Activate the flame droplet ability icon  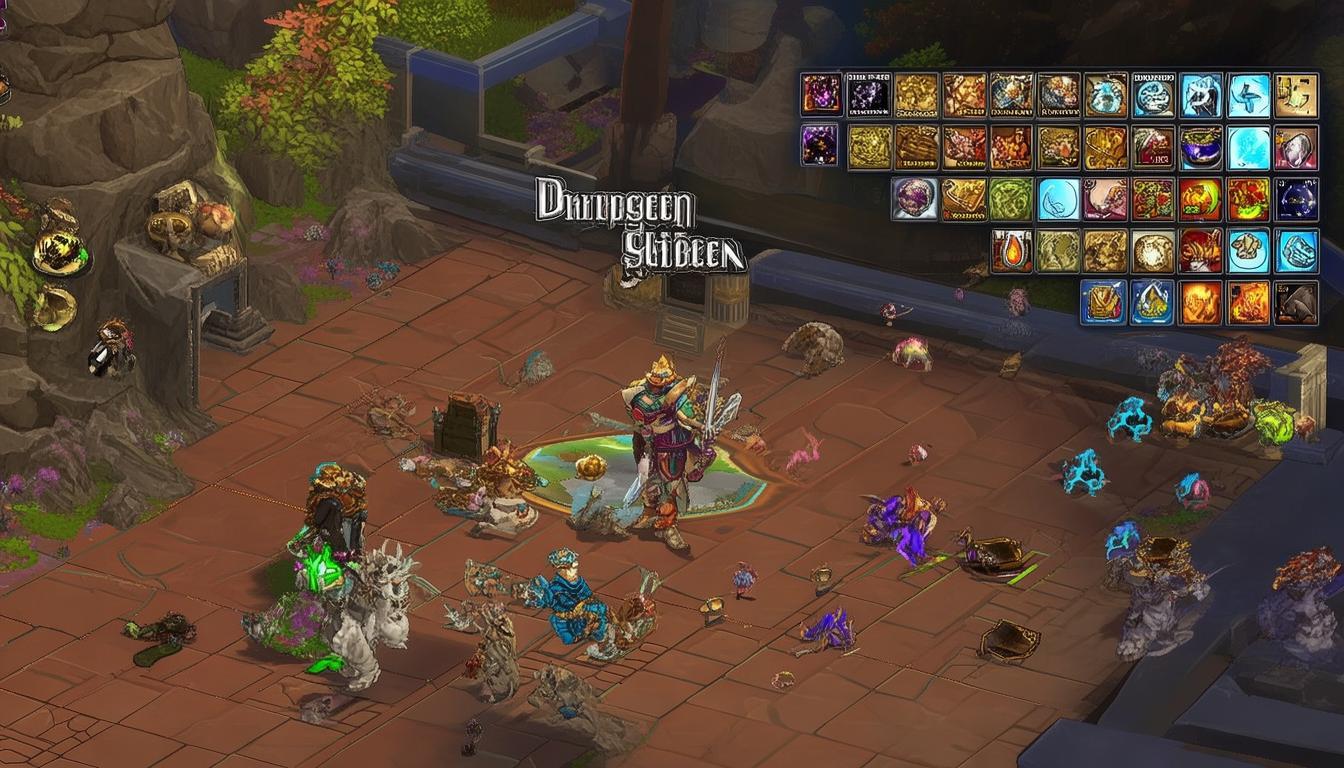coord(1011,250)
